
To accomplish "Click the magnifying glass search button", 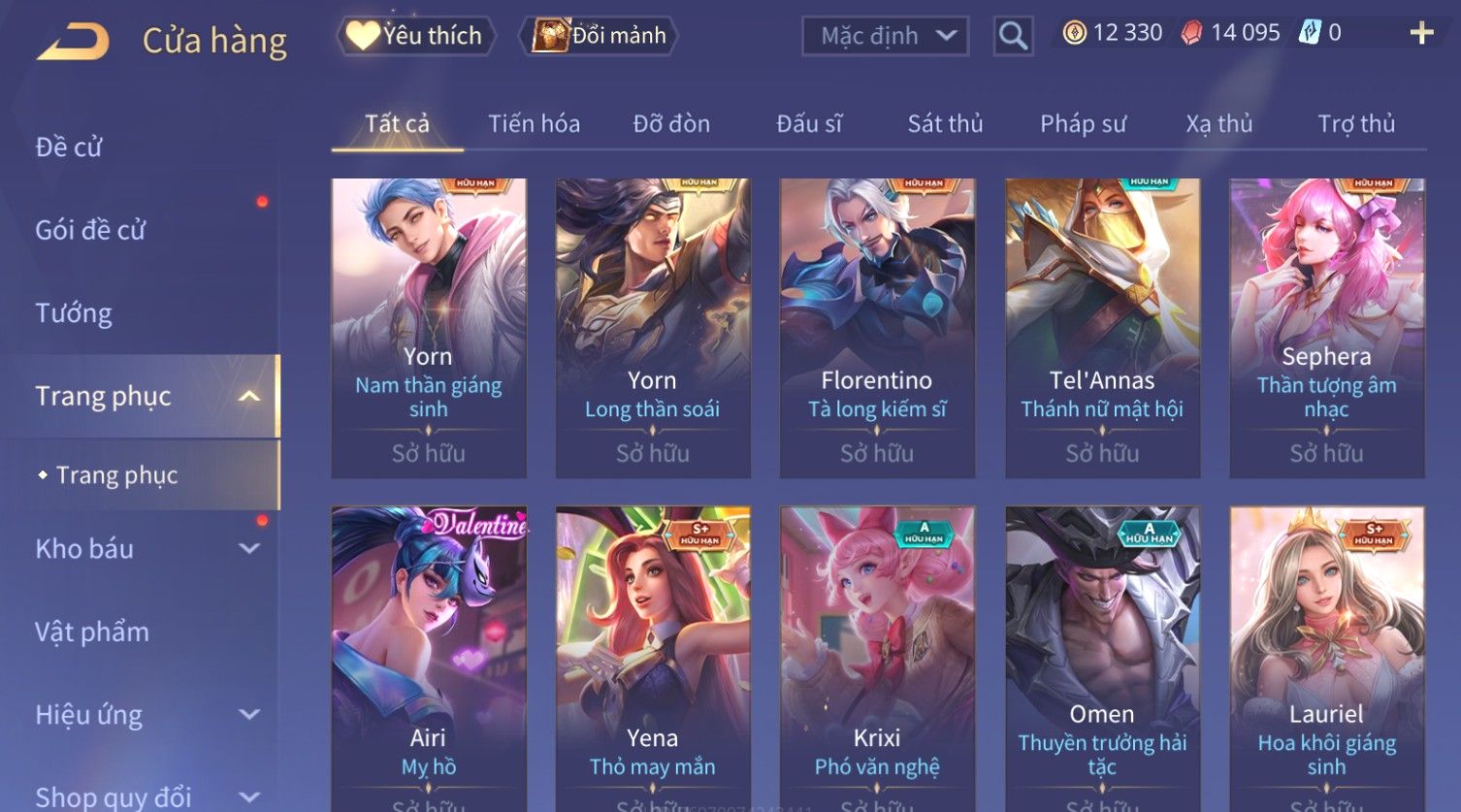I will click(1013, 36).
